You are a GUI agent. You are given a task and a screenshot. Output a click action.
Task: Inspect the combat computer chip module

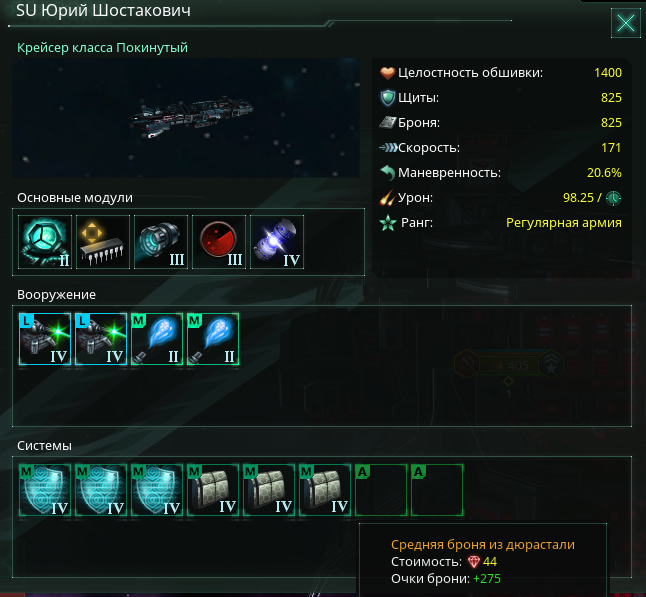click(x=103, y=243)
